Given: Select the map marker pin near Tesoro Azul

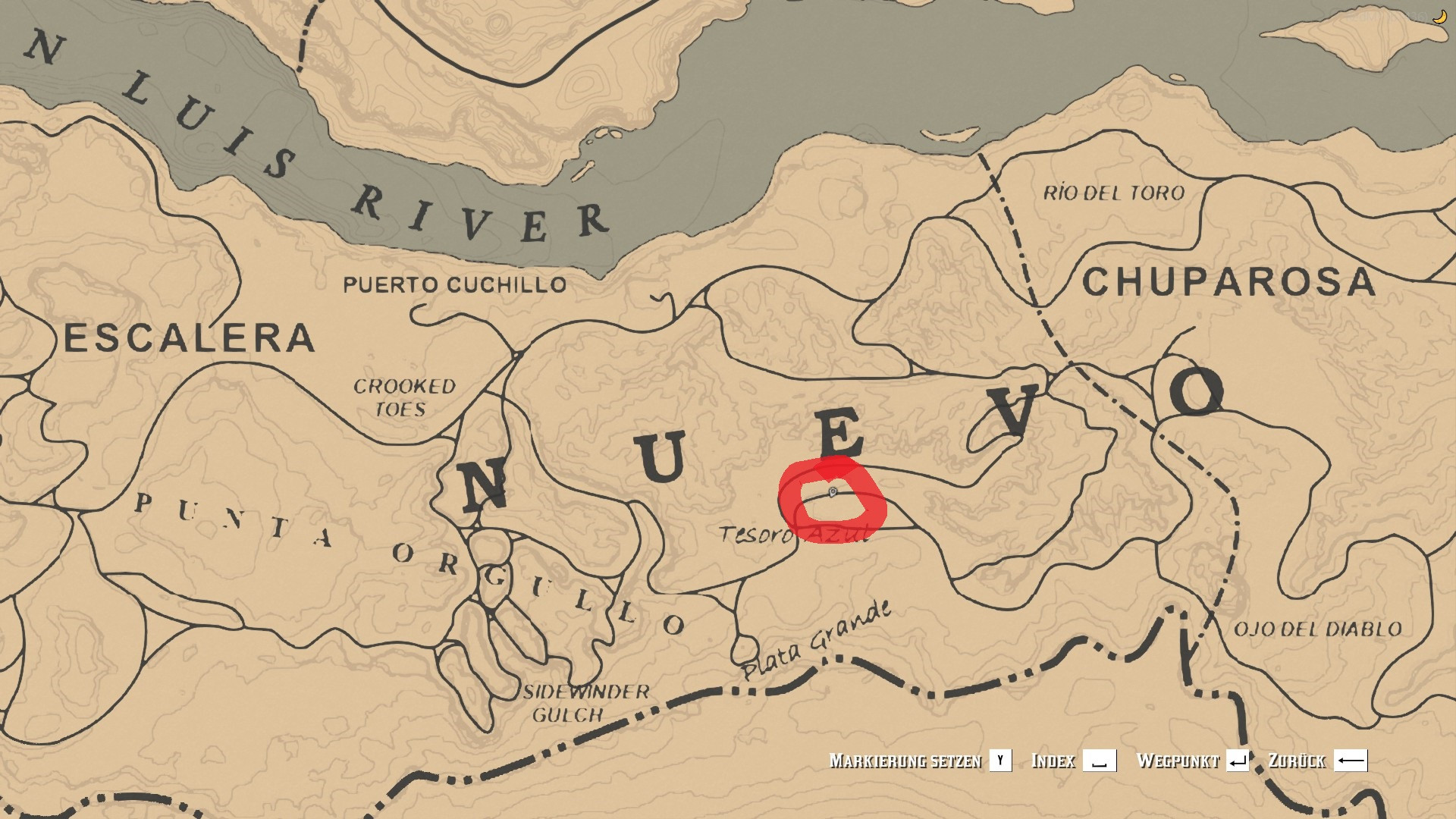Looking at the screenshot, I should coord(832,493).
